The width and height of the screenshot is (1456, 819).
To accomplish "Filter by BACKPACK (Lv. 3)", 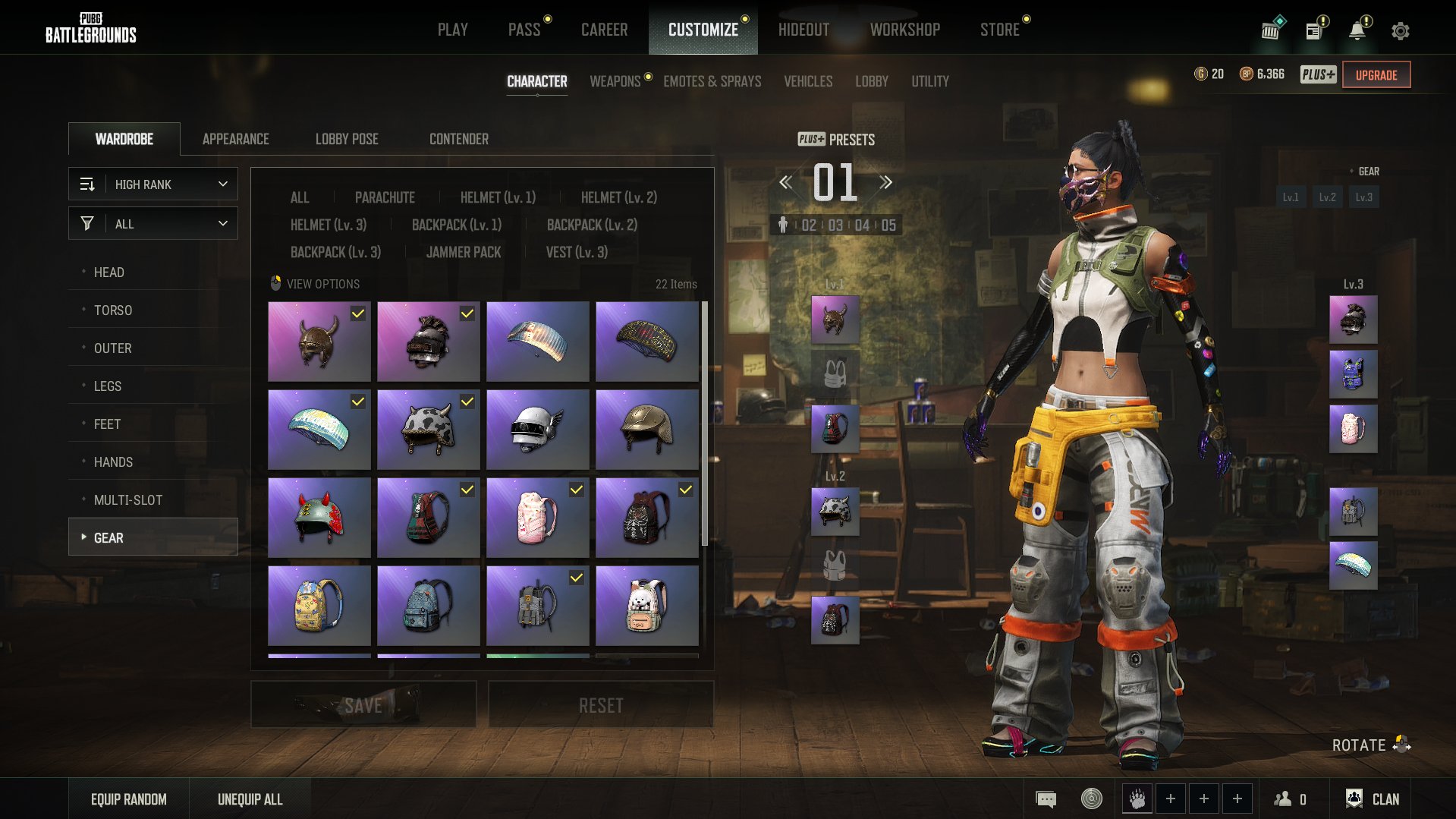I will click(x=335, y=252).
